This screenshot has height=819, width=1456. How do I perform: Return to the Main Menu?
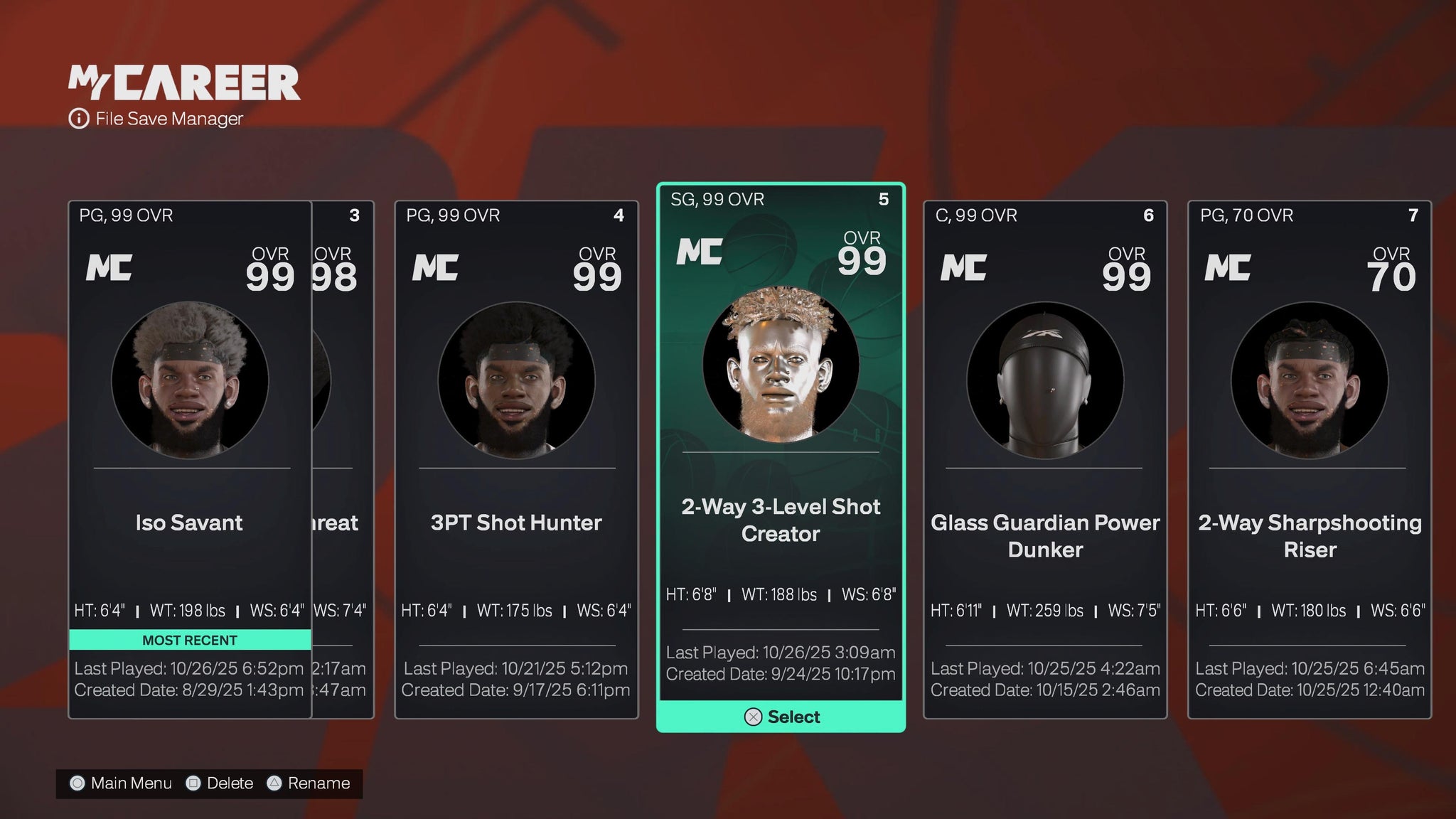tap(121, 783)
